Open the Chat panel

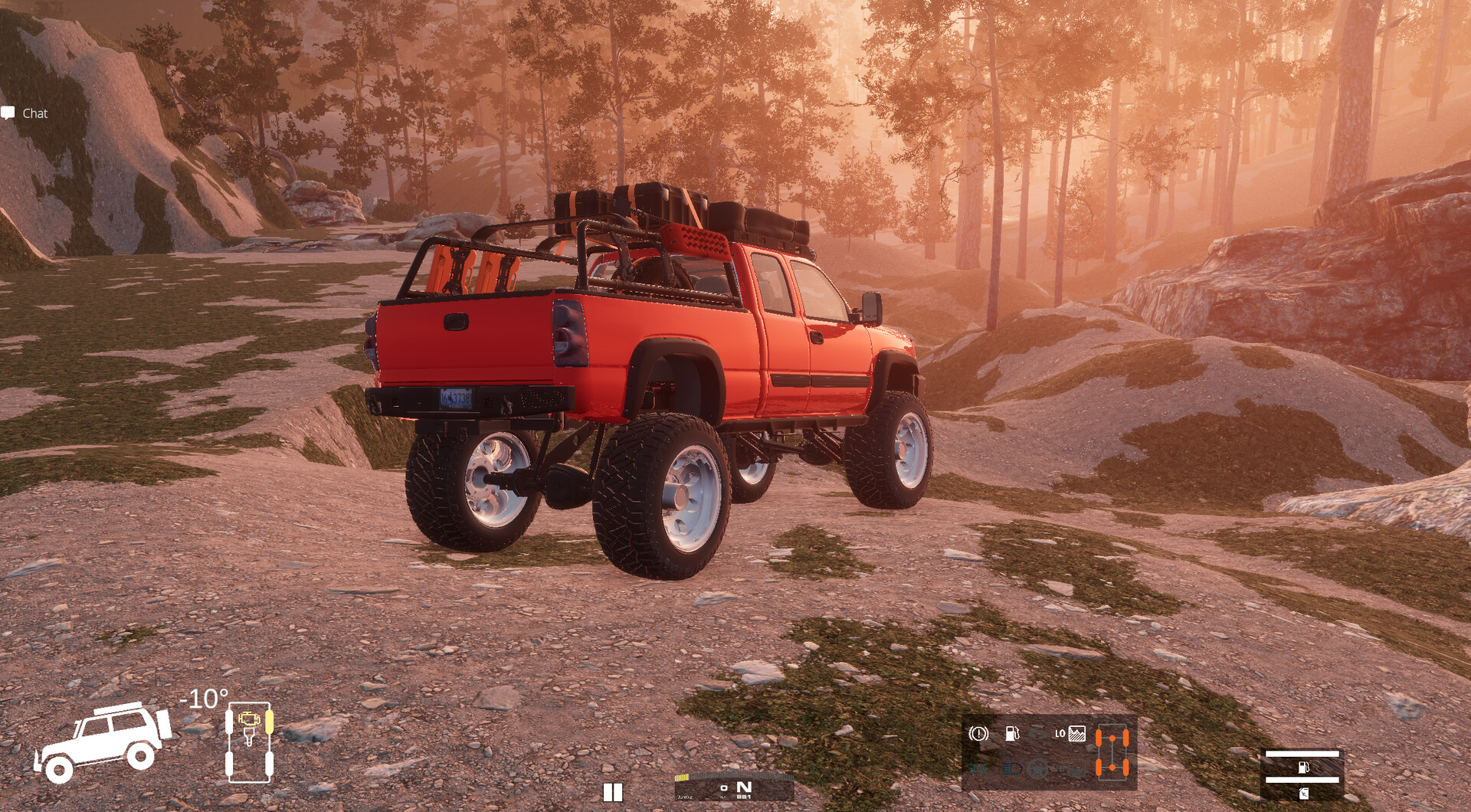[x=25, y=113]
